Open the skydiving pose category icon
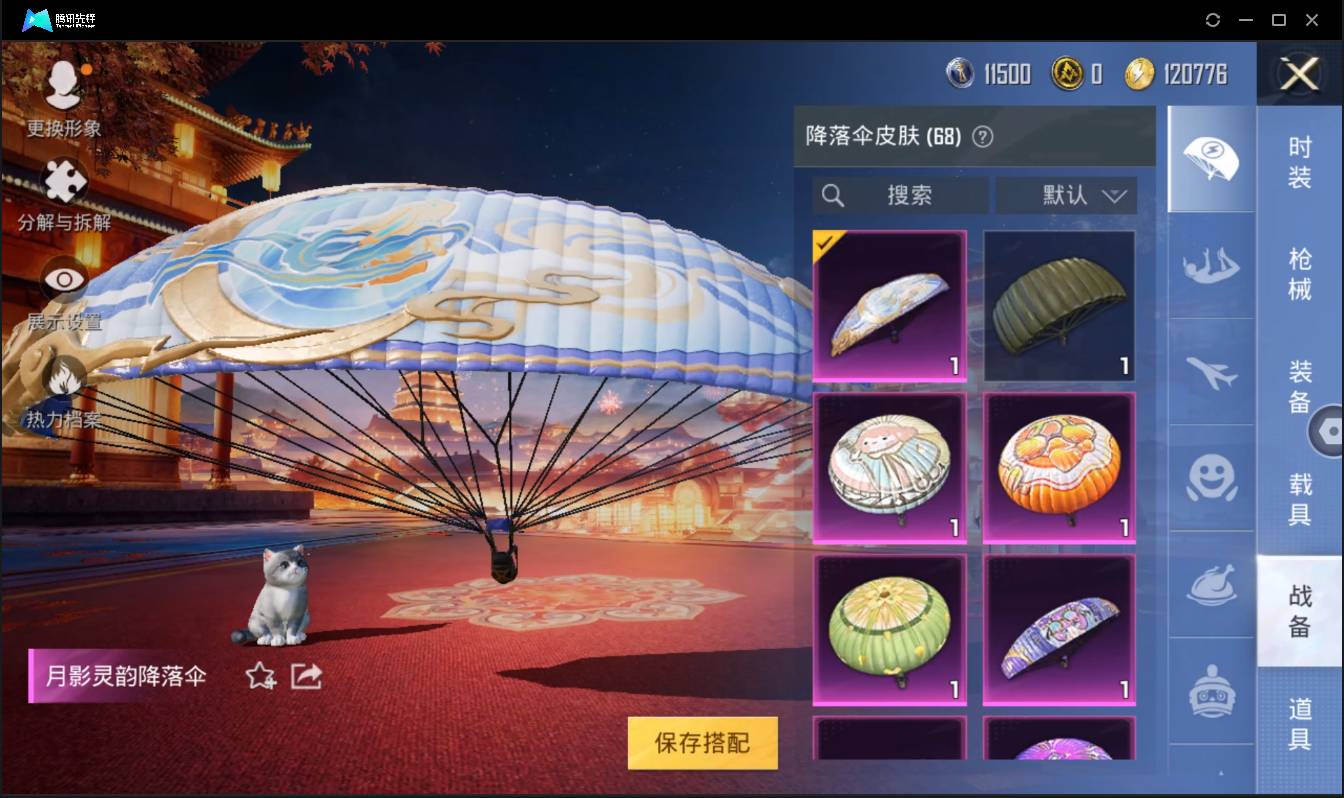 click(1211, 267)
